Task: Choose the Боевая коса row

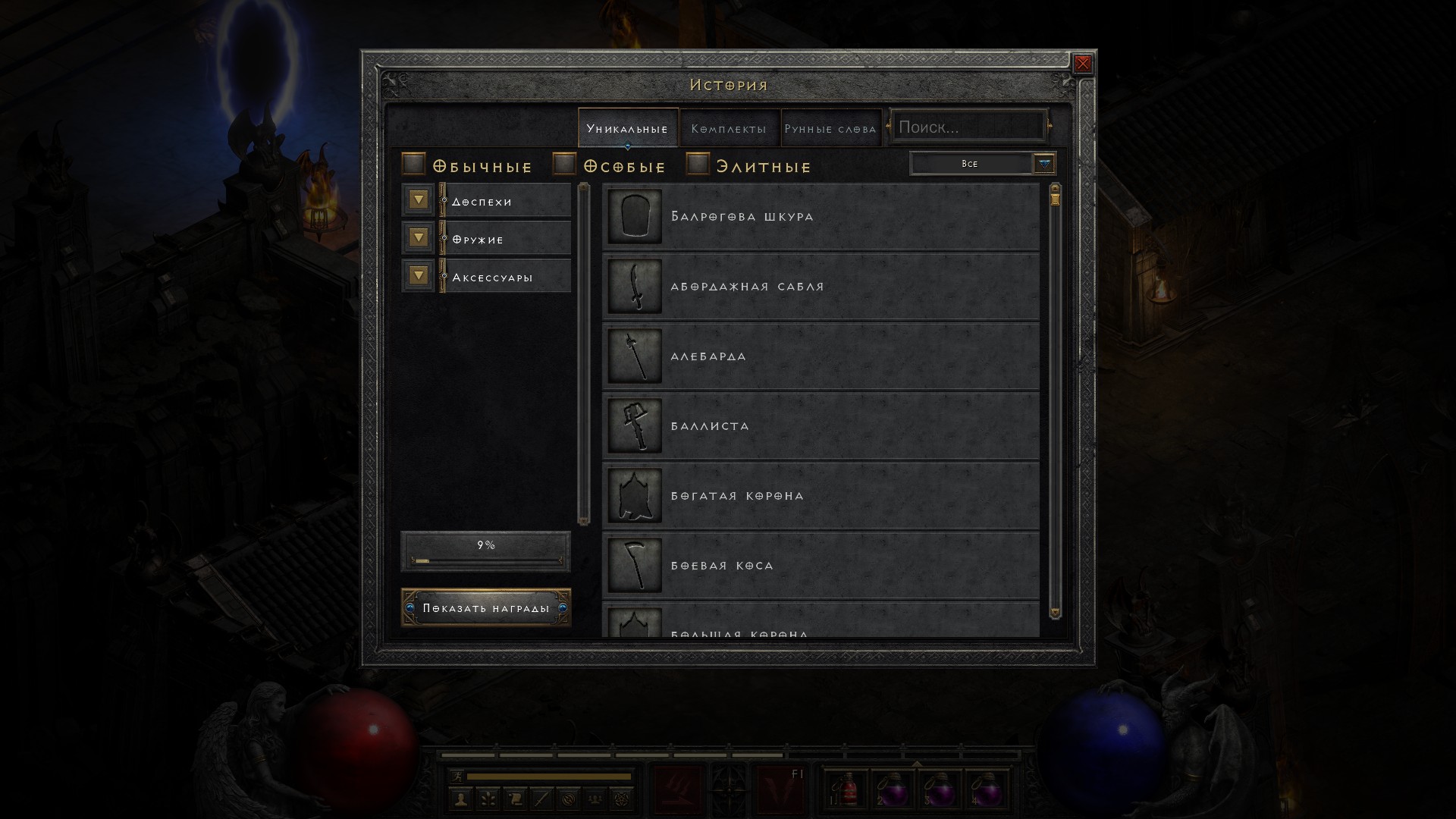Action: click(x=821, y=566)
